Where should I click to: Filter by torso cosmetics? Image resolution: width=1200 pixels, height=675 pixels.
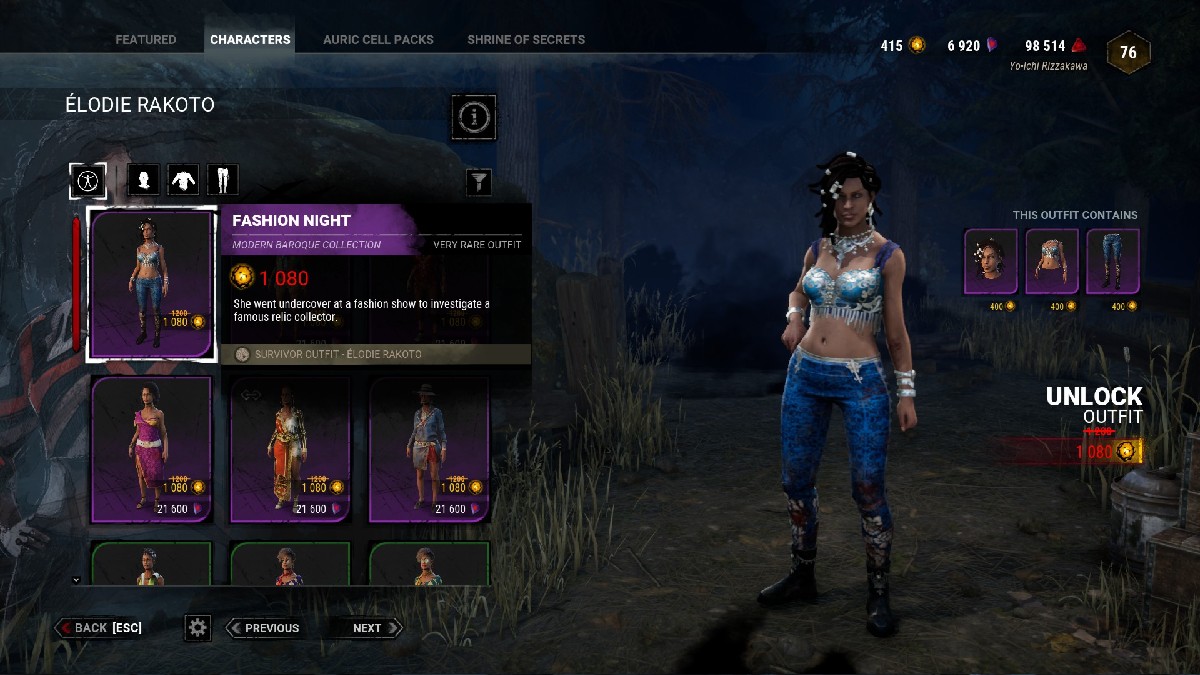[x=183, y=180]
